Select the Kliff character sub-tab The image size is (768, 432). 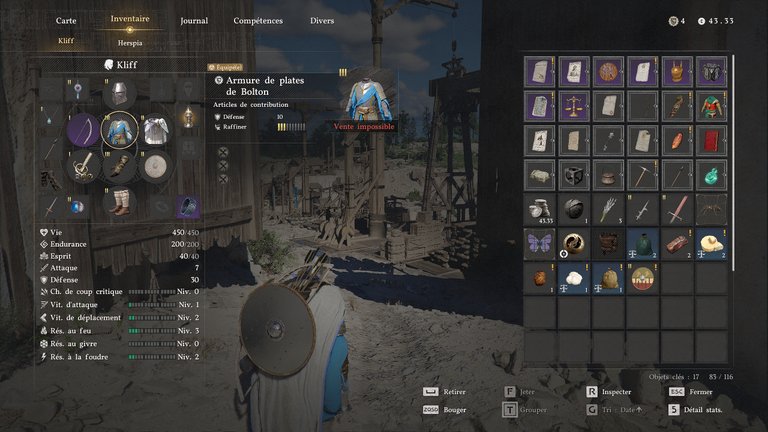click(66, 42)
